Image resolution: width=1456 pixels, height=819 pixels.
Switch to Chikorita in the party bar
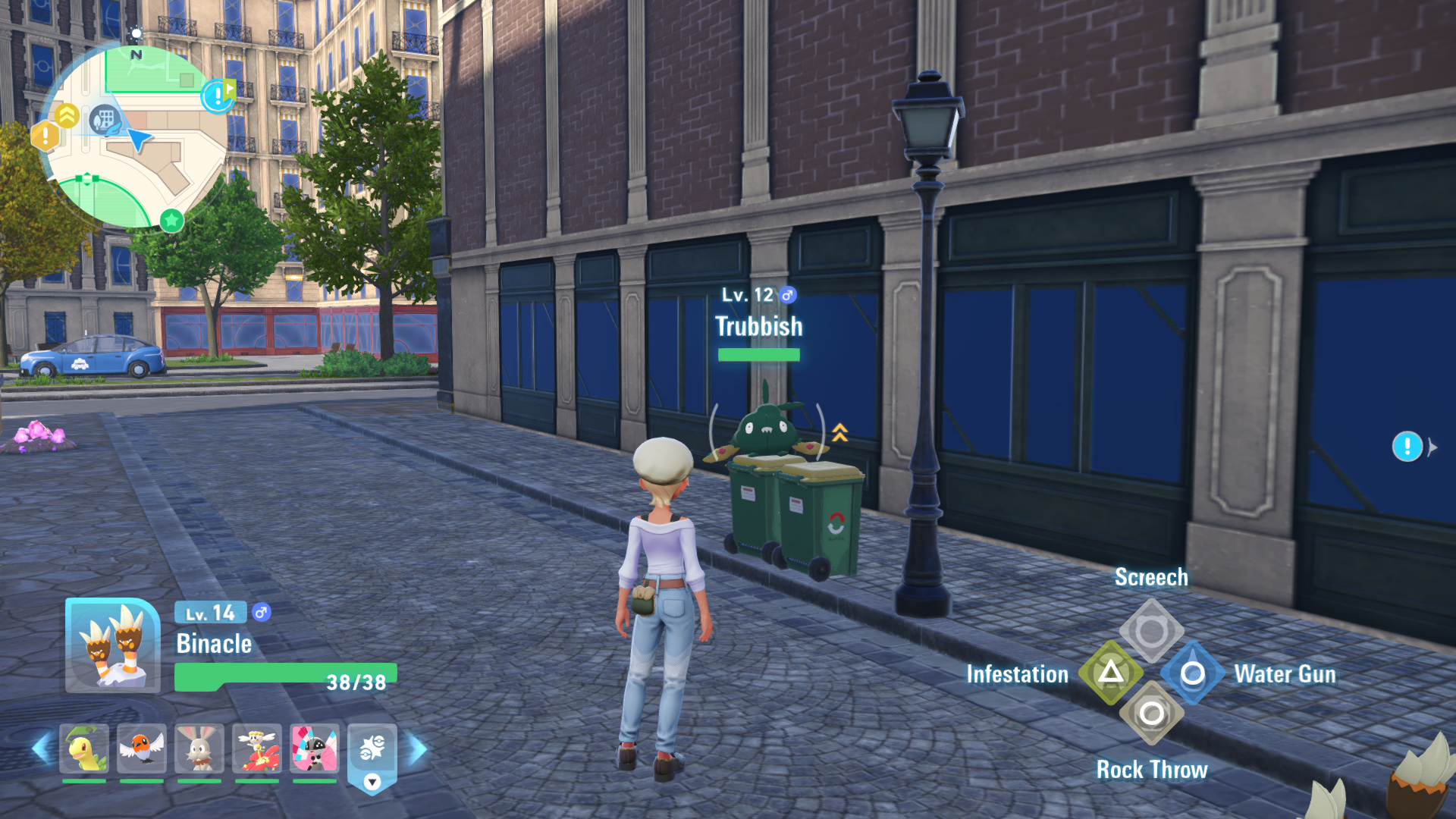coord(84,748)
